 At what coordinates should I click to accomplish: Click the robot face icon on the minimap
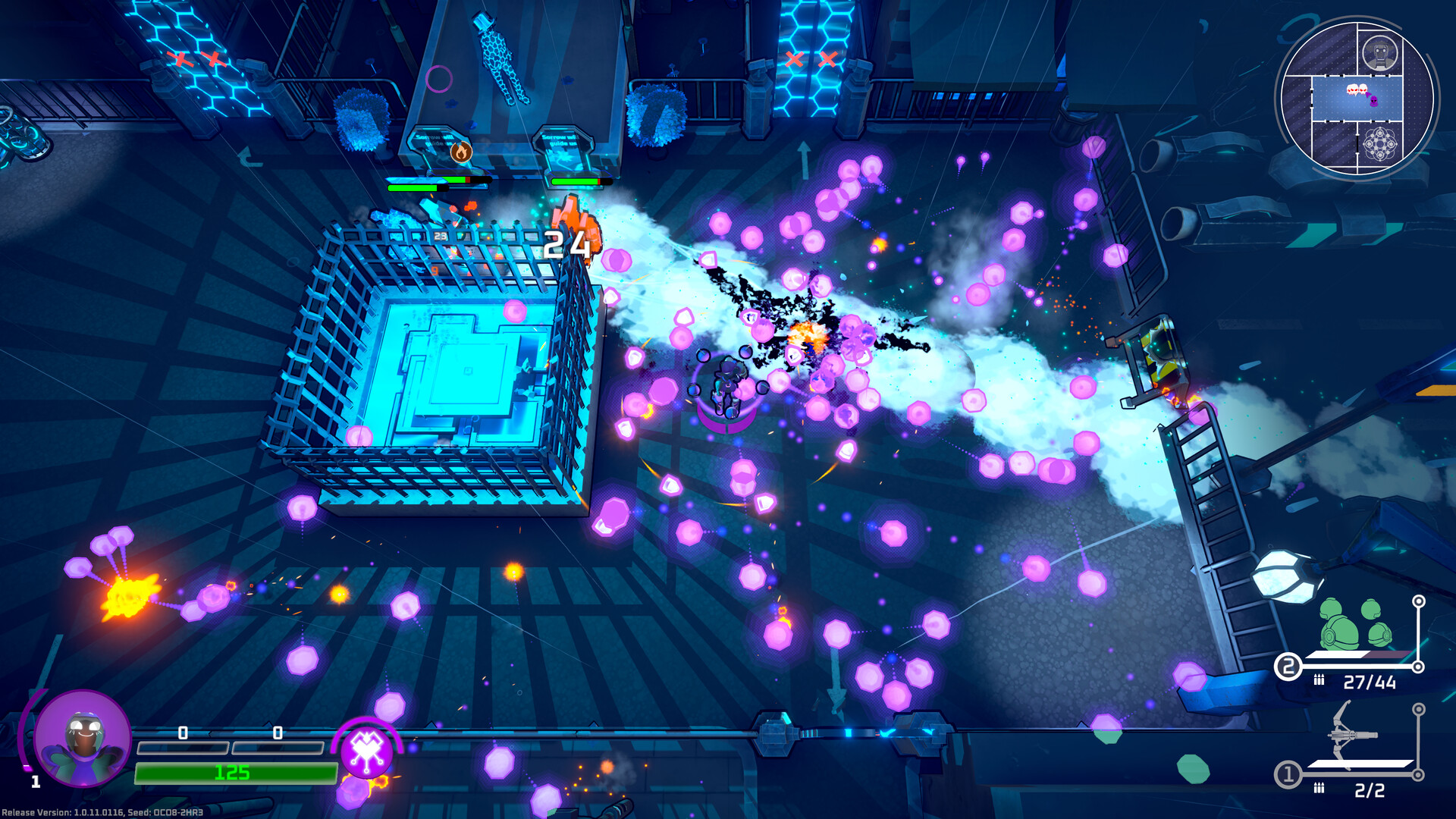pyautogui.click(x=1380, y=53)
